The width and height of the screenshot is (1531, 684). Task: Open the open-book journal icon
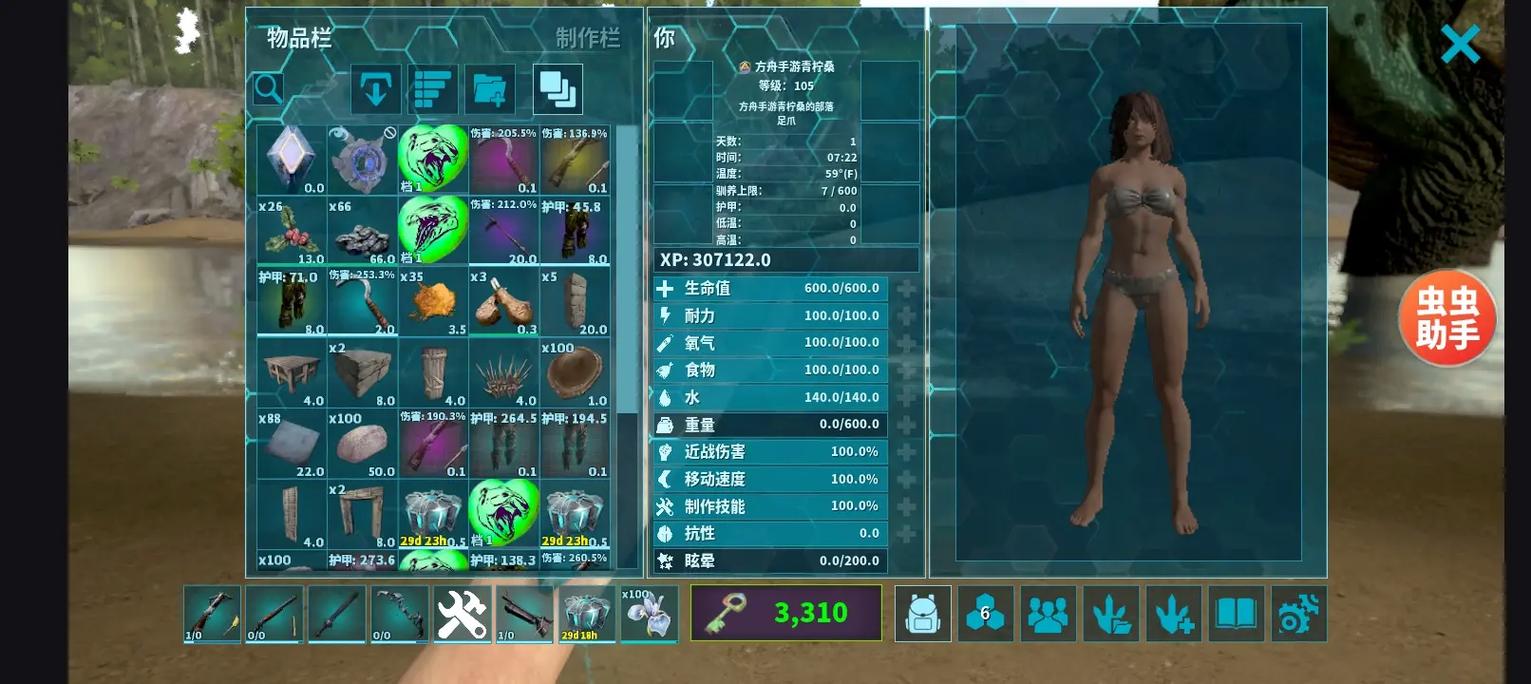point(1236,613)
